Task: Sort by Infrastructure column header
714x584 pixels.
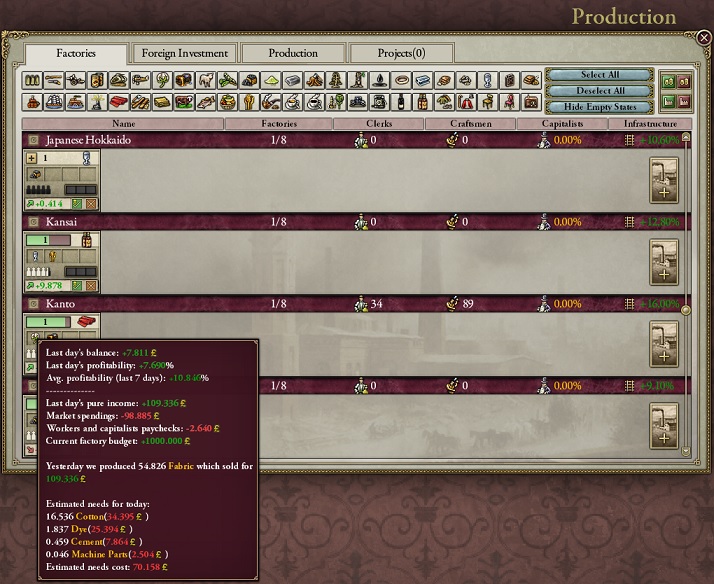Action: 651,124
